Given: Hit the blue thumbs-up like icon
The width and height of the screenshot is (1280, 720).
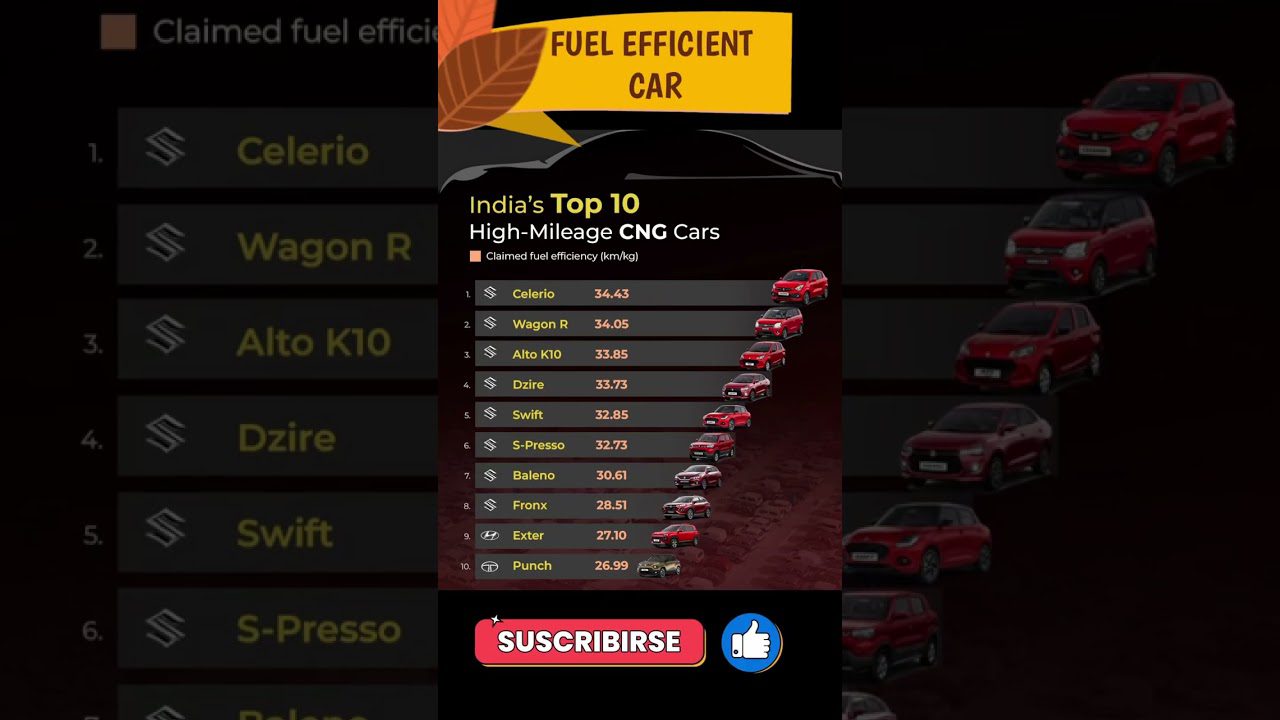Looking at the screenshot, I should pyautogui.click(x=751, y=643).
